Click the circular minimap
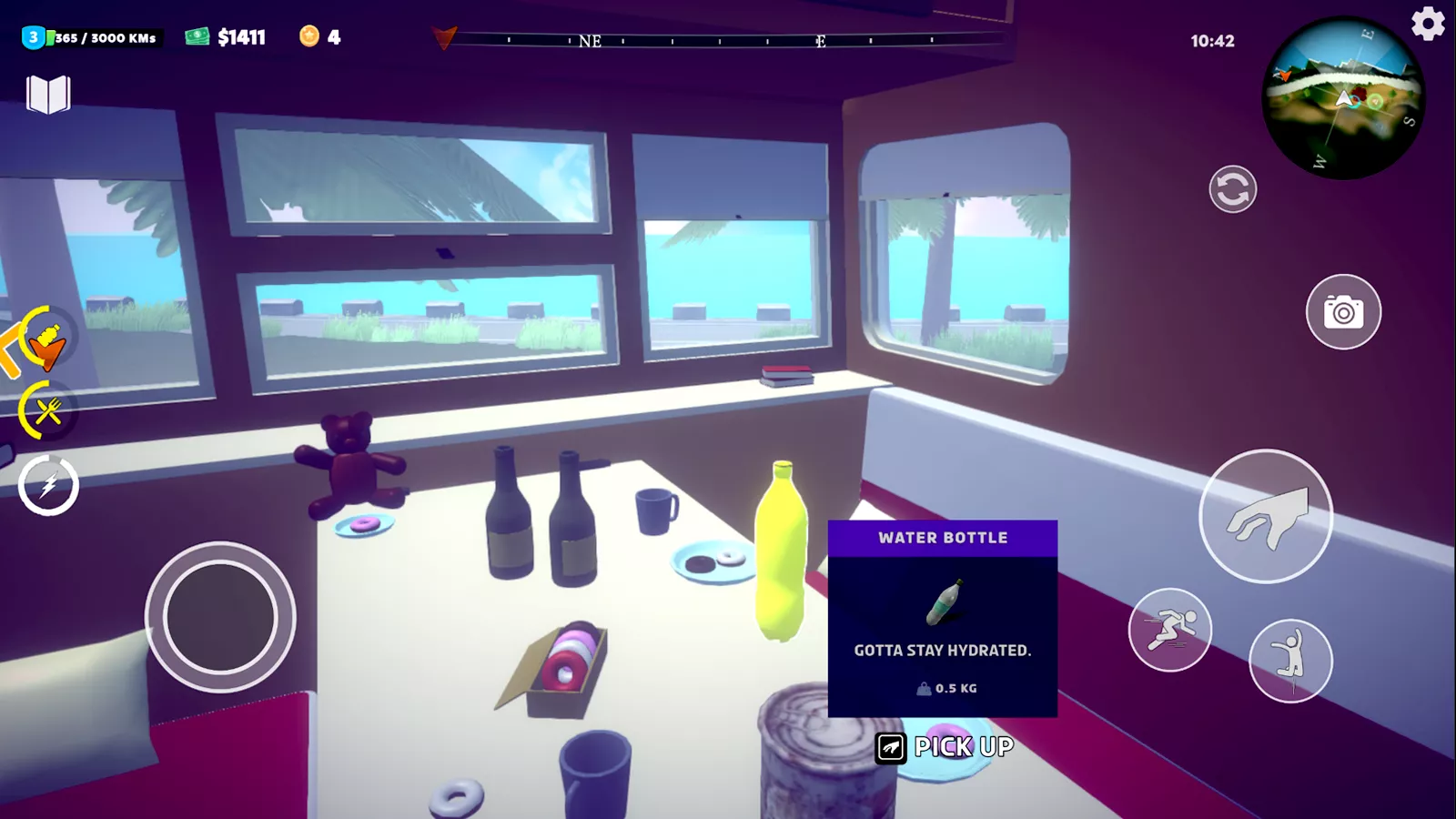The height and width of the screenshot is (819, 1456). click(1343, 98)
